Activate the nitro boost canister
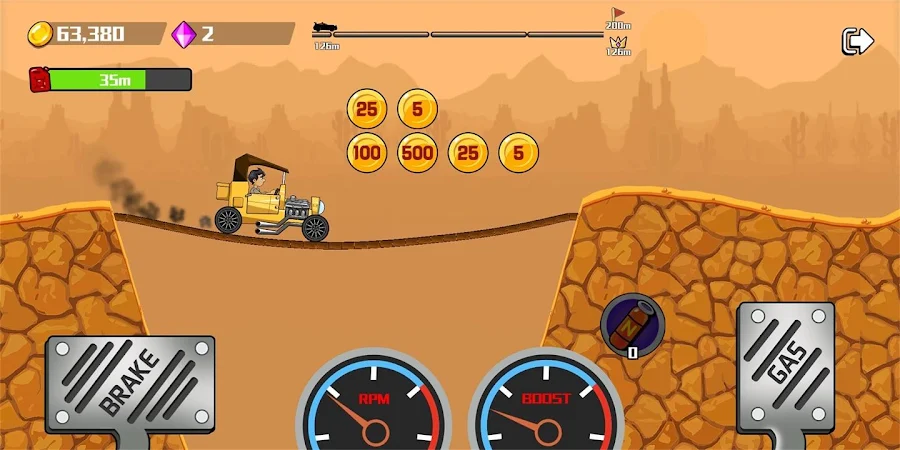The width and height of the screenshot is (900, 450). click(x=631, y=322)
